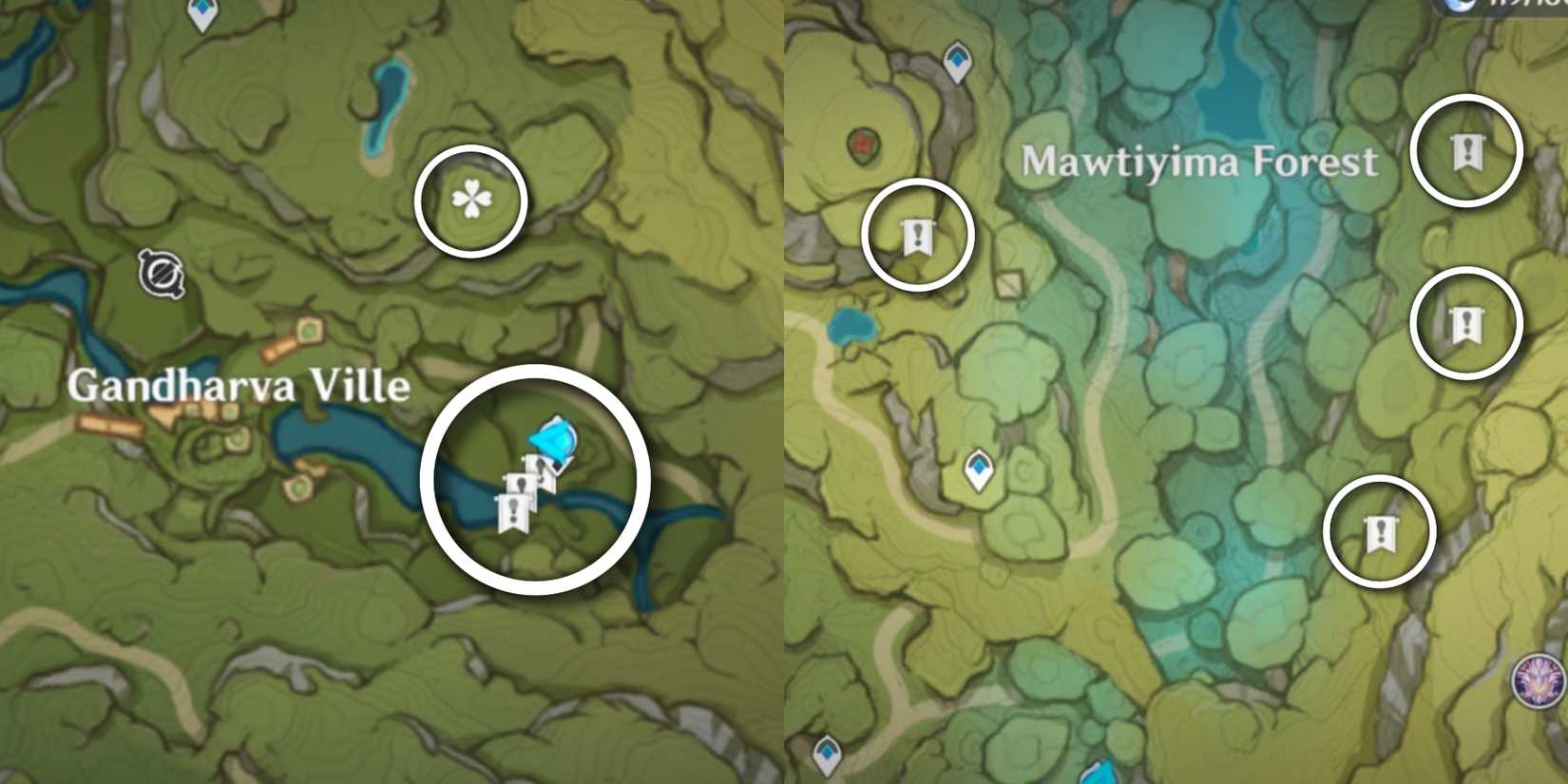Click the Mawtiyima Forest location label
Image resolution: width=1568 pixels, height=784 pixels.
point(1197,162)
